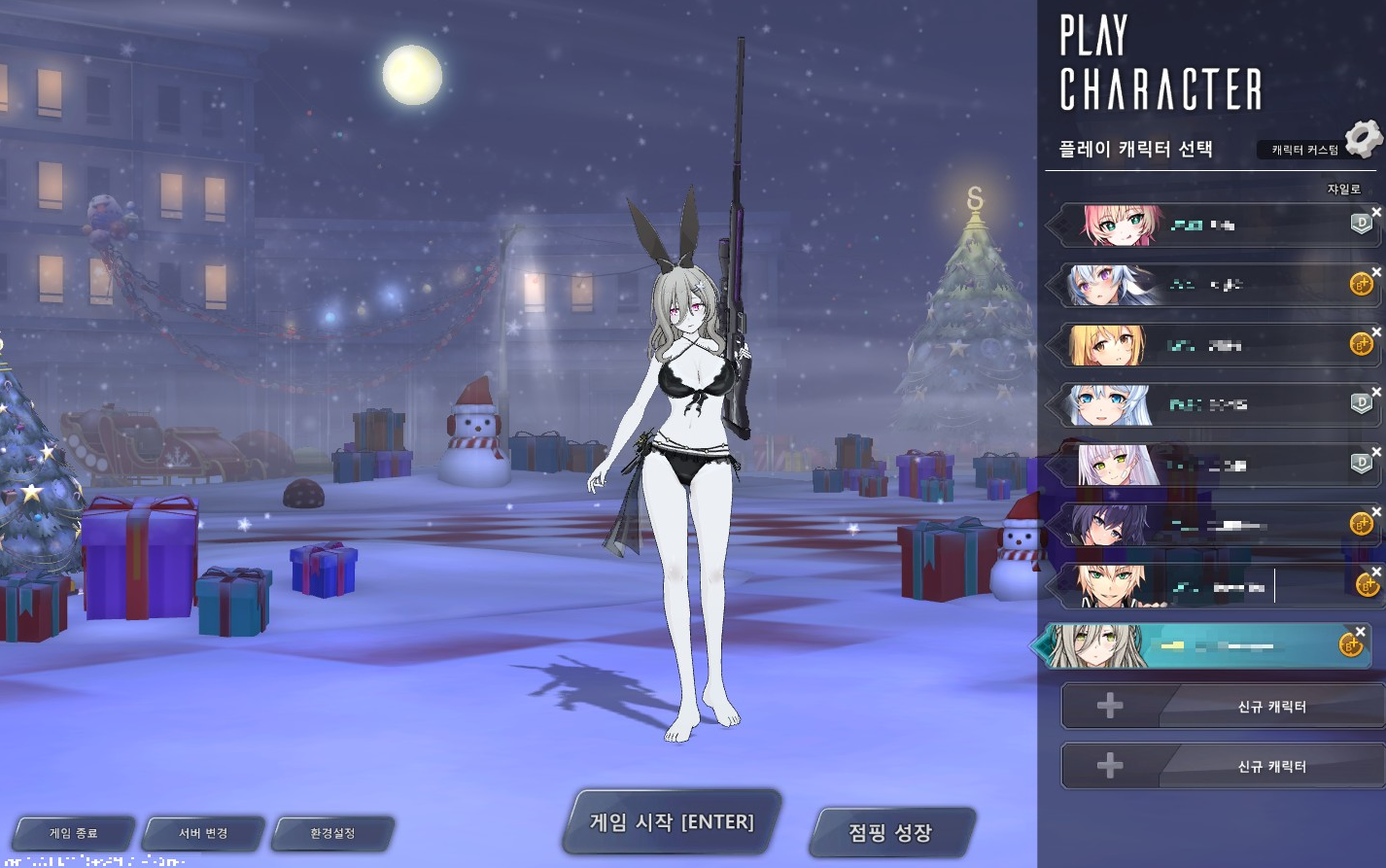Screen dimensions: 1386x868
Task: Open the 점핑 성장 jumping growth option
Action: tap(890, 833)
